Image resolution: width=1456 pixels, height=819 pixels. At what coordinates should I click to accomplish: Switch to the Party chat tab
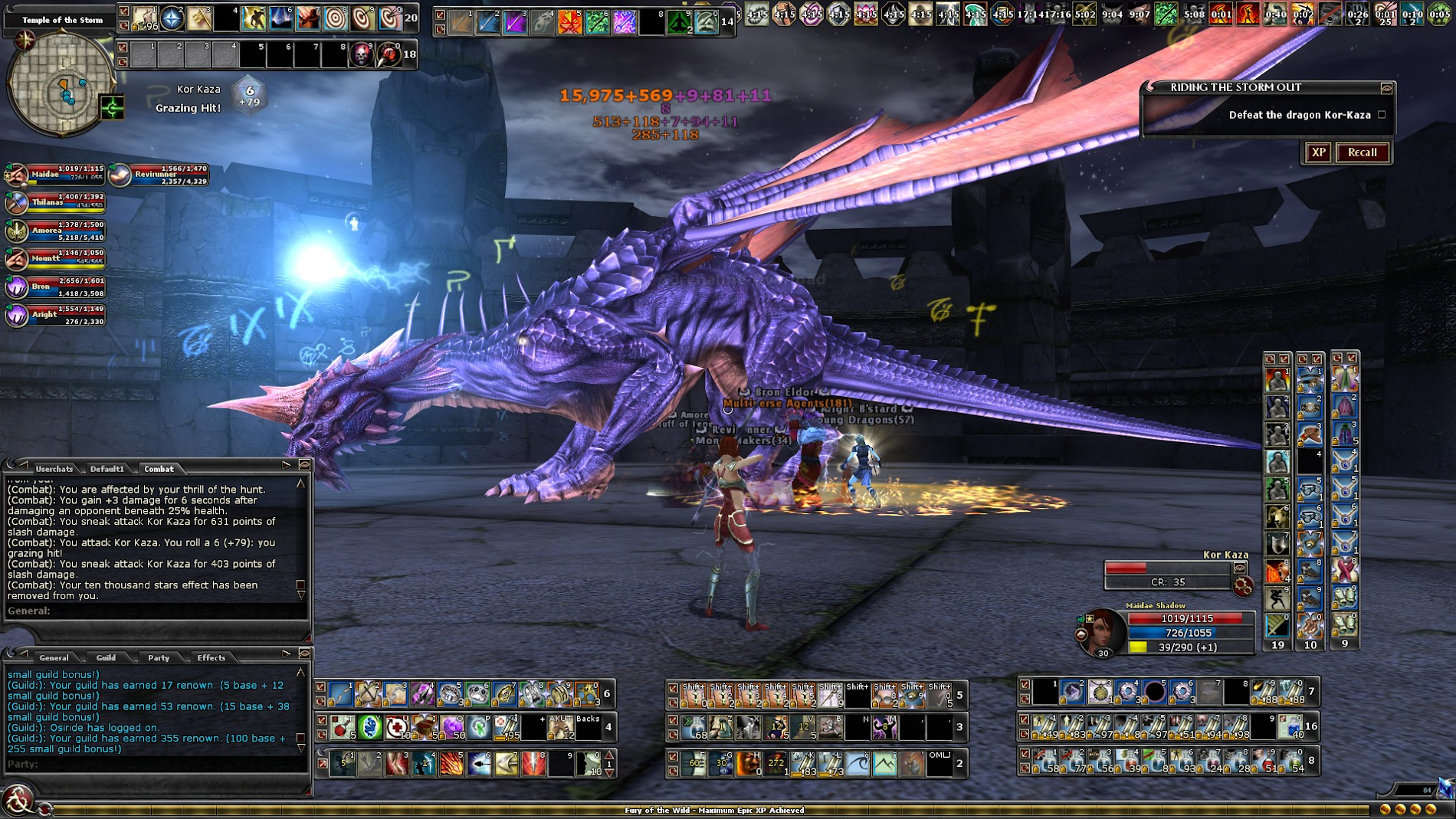(159, 657)
